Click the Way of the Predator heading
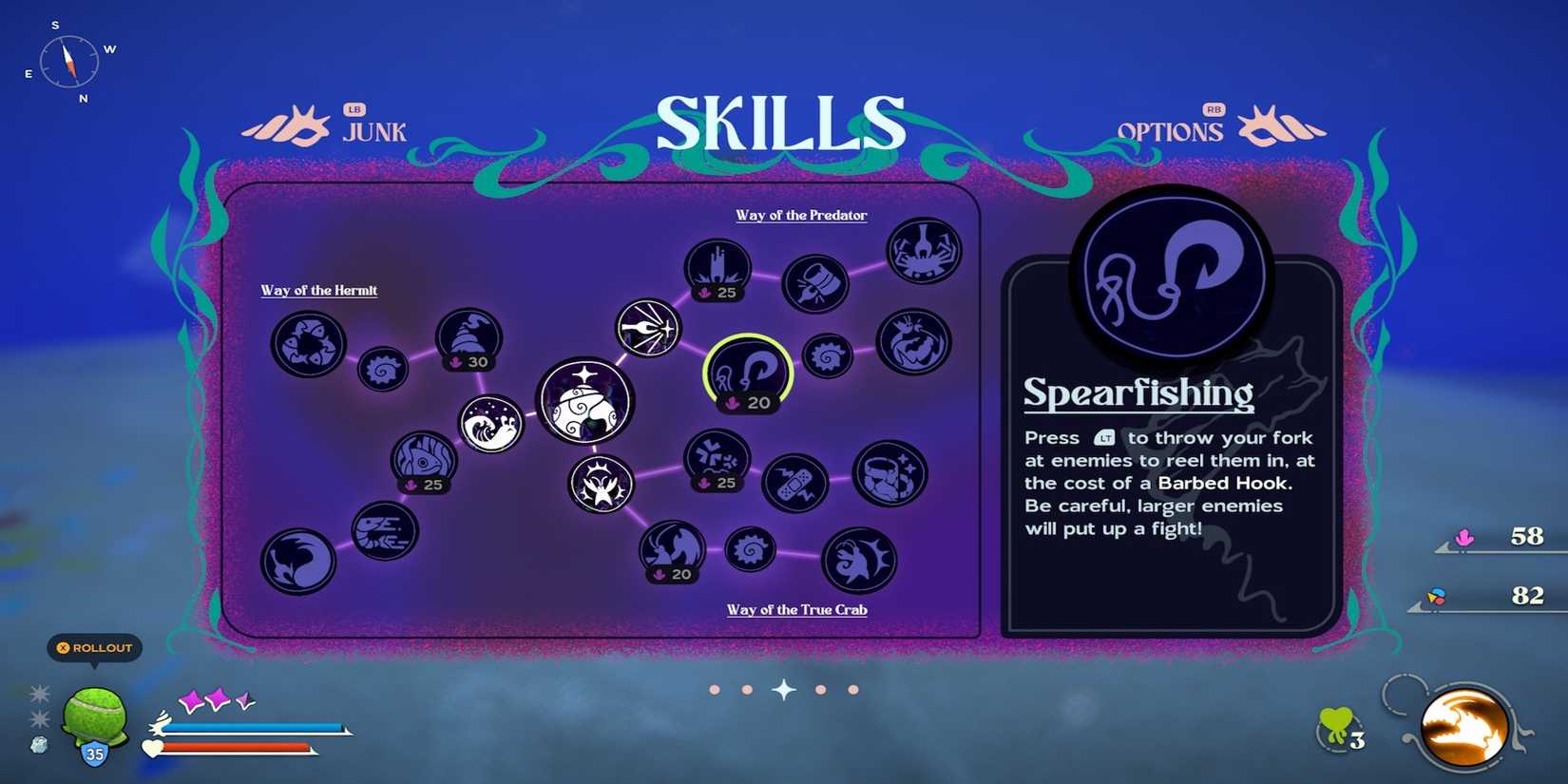 pyautogui.click(x=801, y=216)
